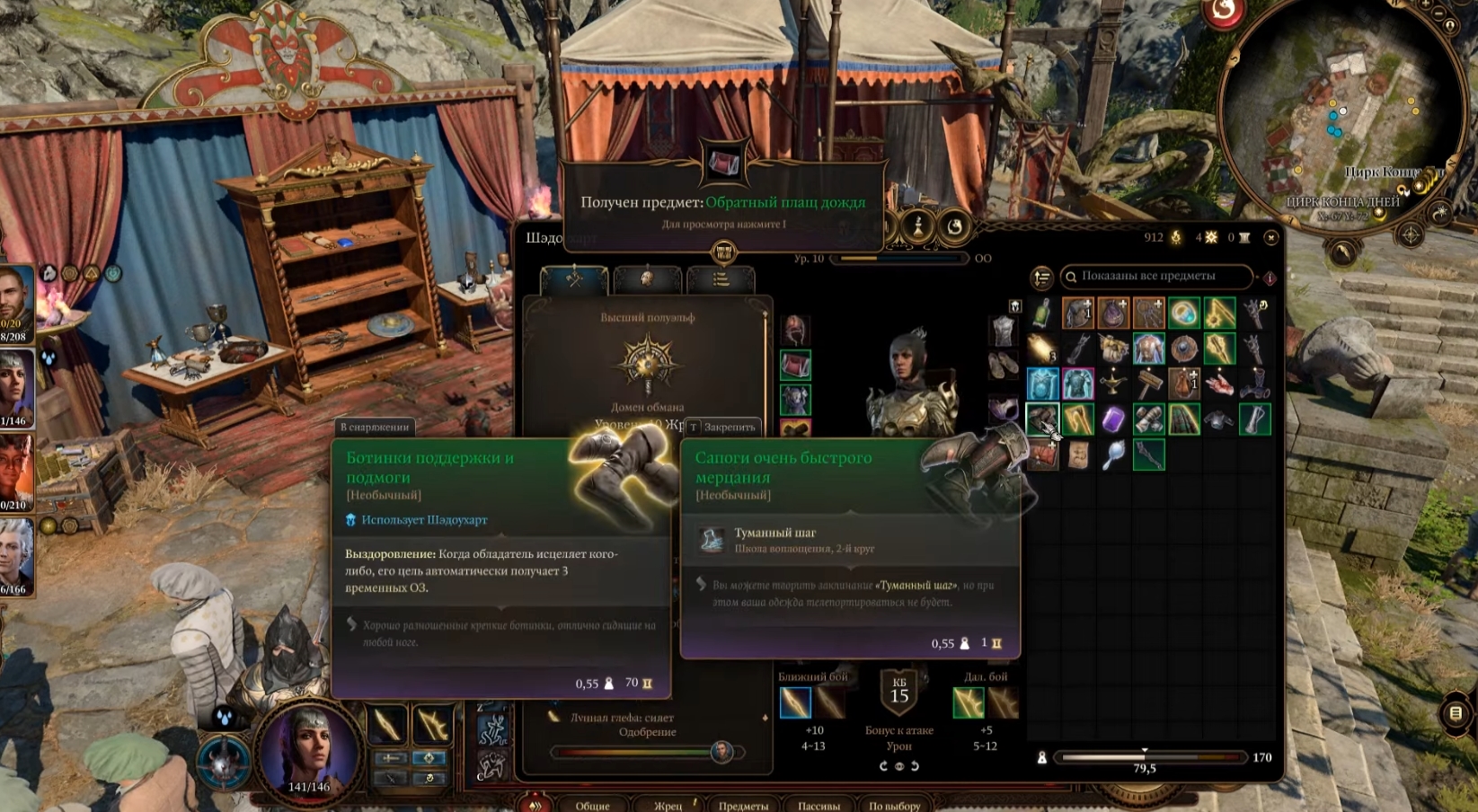Select the round wooden shield item
Screen dimensions: 1478x812
(x=1184, y=349)
